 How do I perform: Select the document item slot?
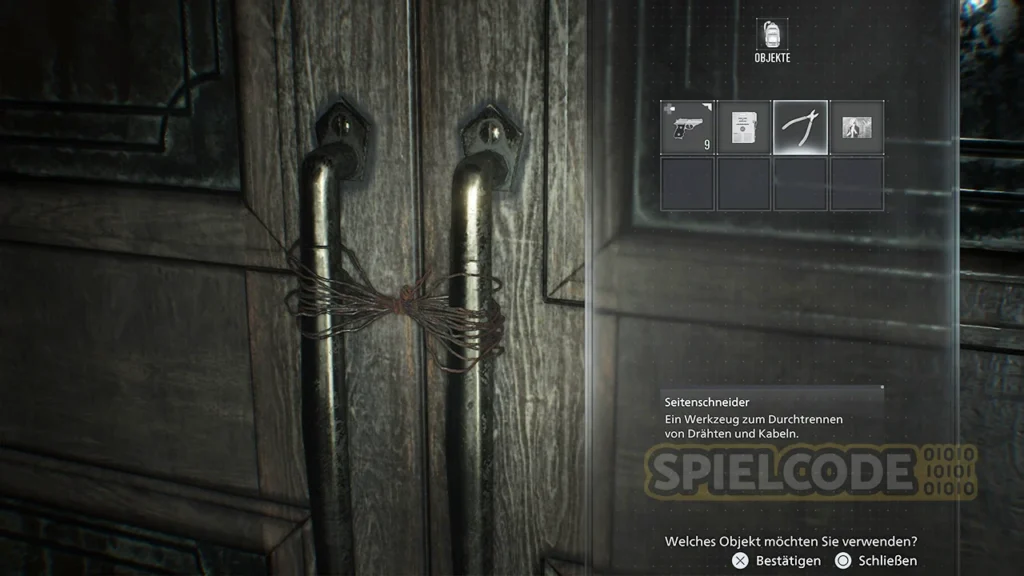pos(743,128)
